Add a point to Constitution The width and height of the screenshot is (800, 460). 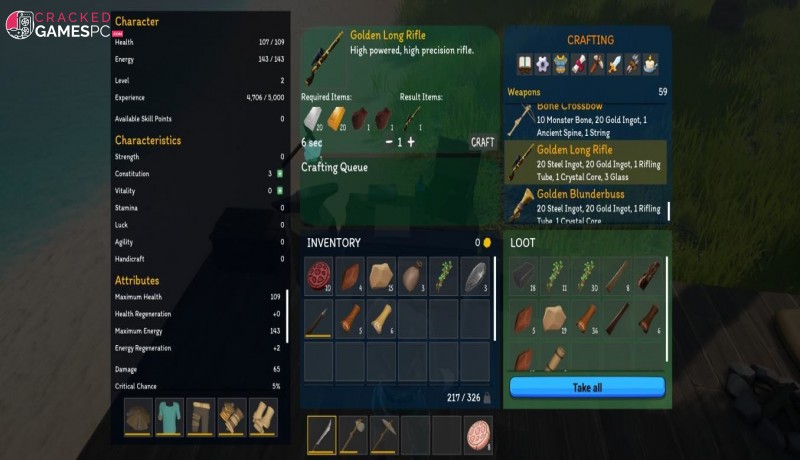tap(280, 174)
